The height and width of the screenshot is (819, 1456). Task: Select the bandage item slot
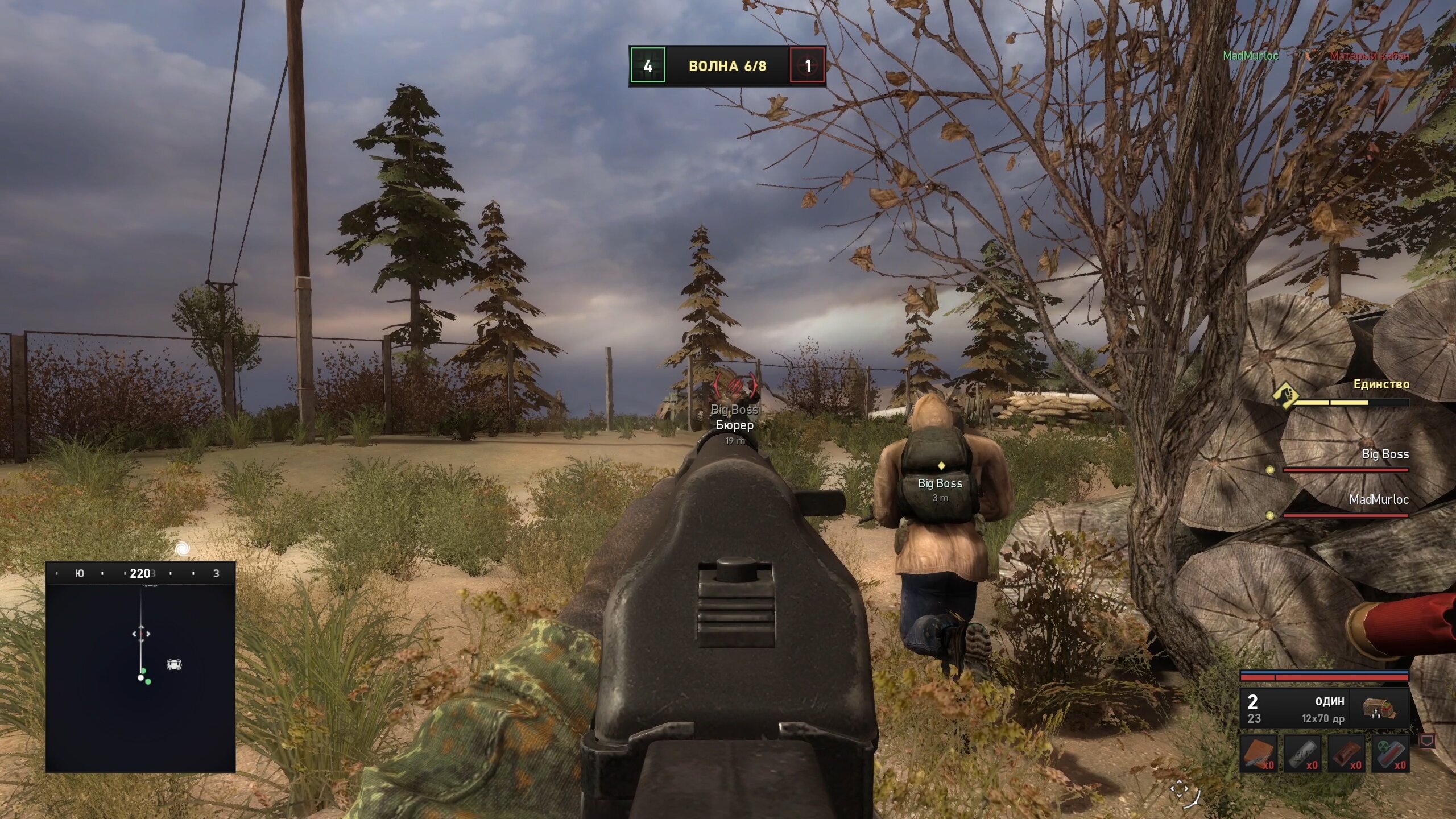tap(1259, 754)
